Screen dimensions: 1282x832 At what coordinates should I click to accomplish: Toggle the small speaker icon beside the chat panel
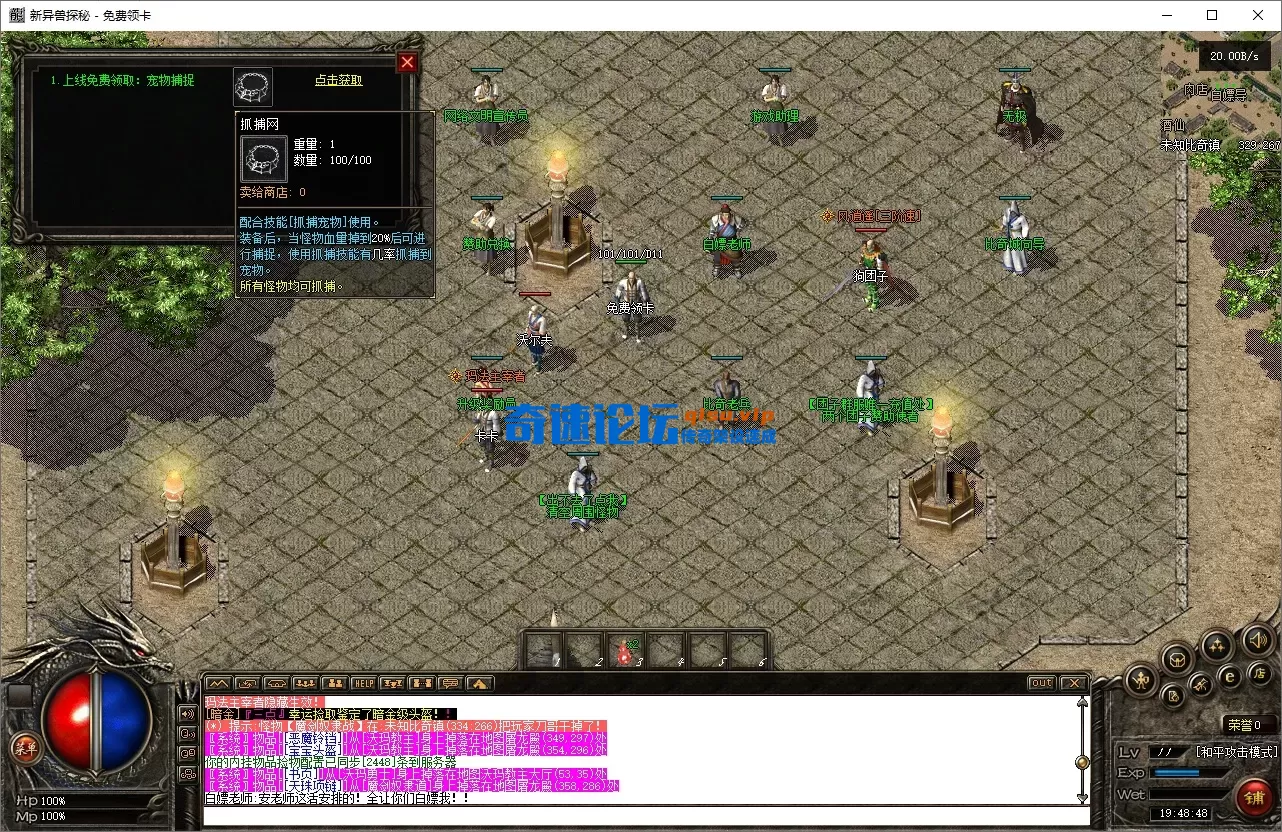pyautogui.click(x=190, y=713)
